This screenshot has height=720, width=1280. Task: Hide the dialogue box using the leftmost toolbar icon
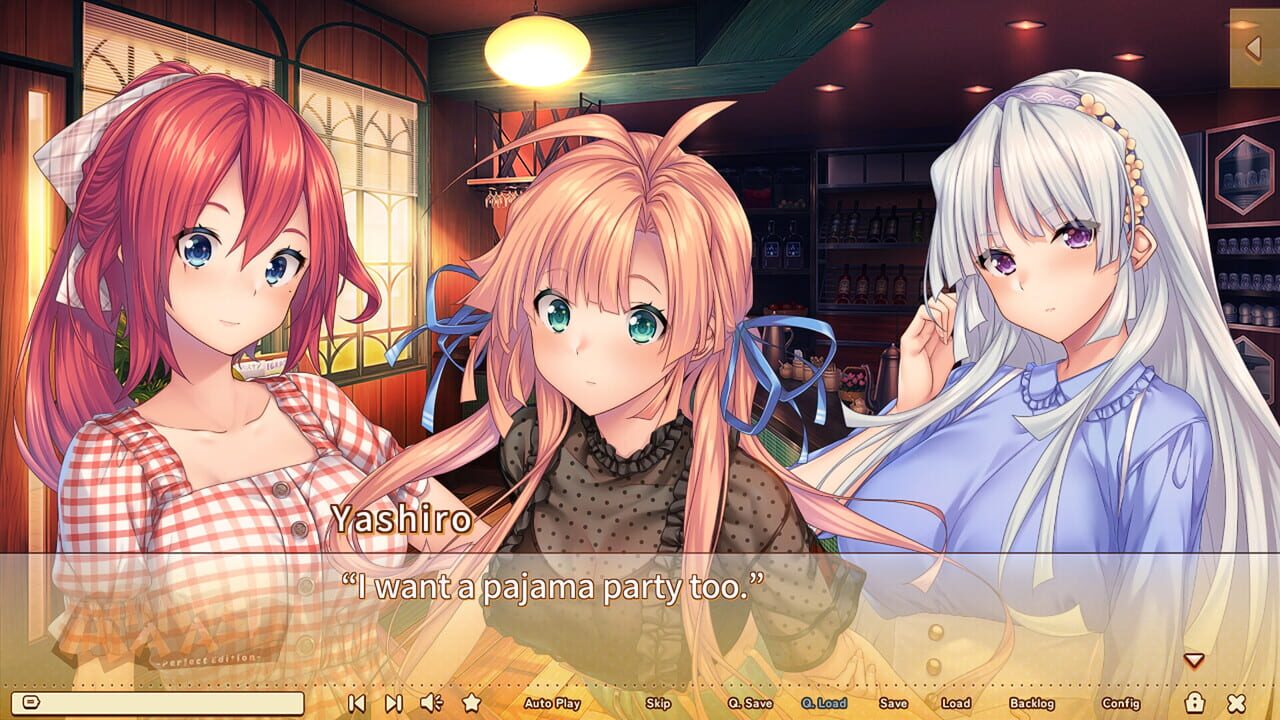pos(31,704)
